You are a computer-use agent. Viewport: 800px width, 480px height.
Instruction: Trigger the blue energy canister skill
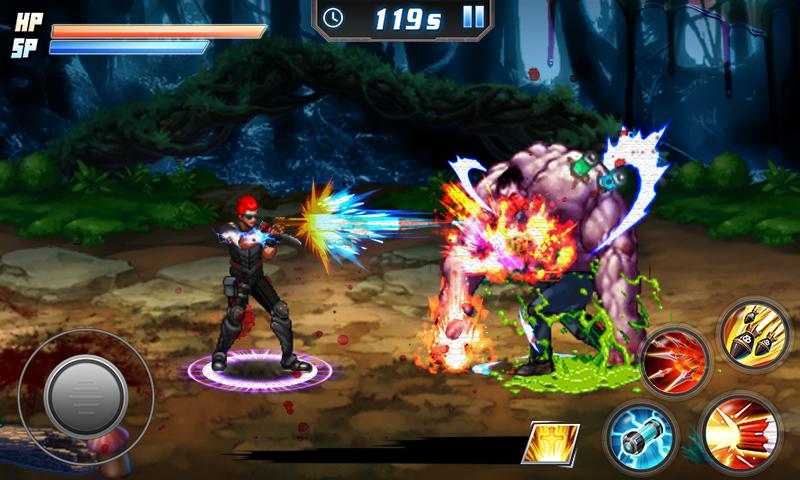[x=641, y=437]
